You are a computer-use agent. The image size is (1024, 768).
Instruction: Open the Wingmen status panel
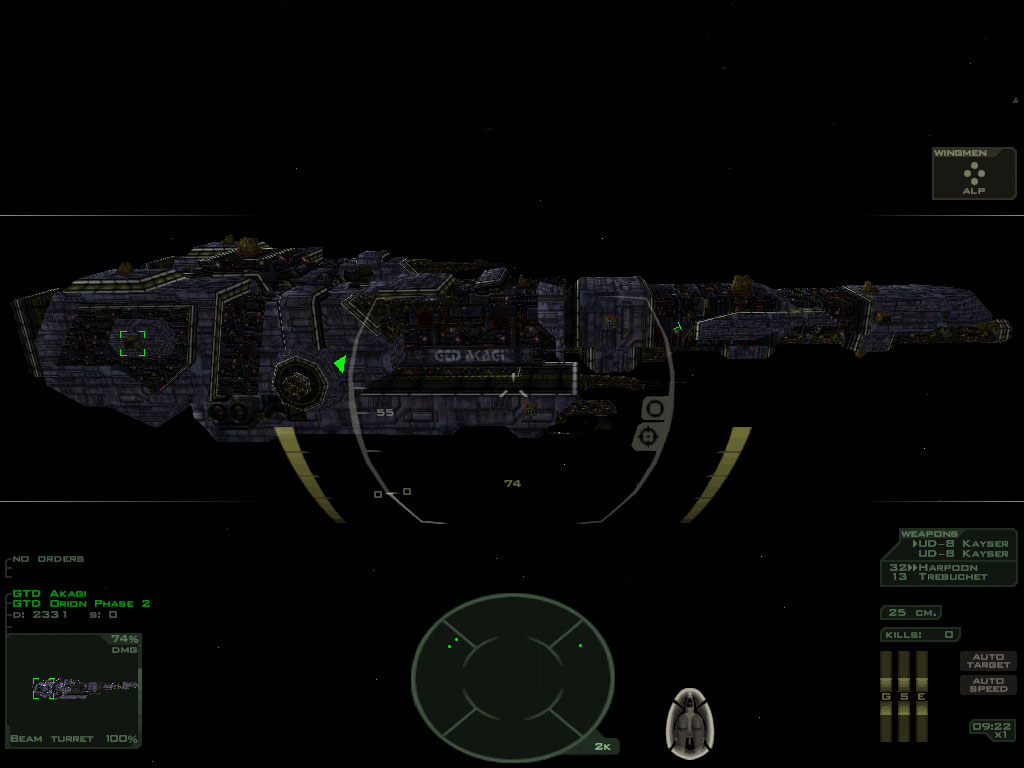(x=974, y=174)
